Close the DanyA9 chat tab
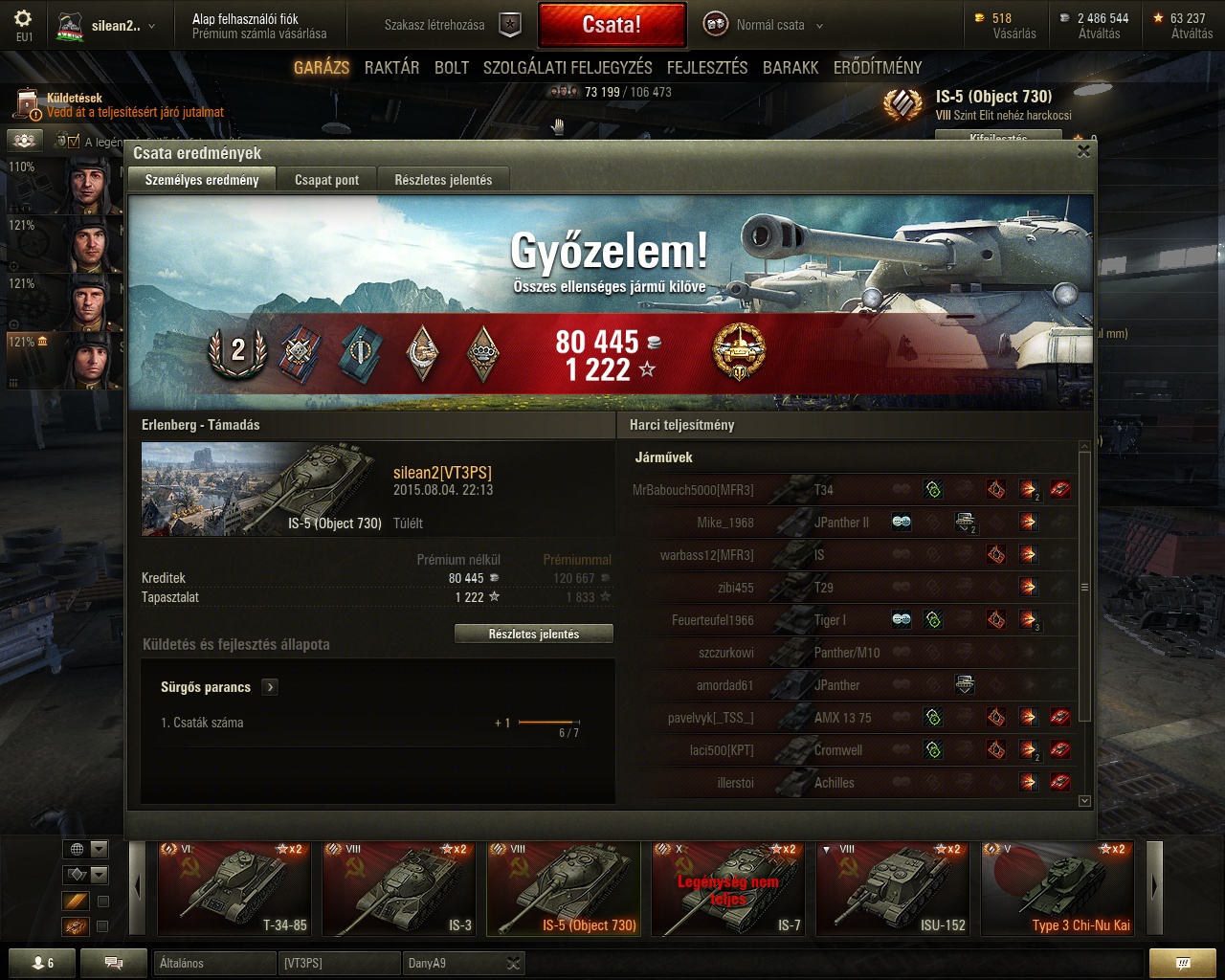 (513, 963)
